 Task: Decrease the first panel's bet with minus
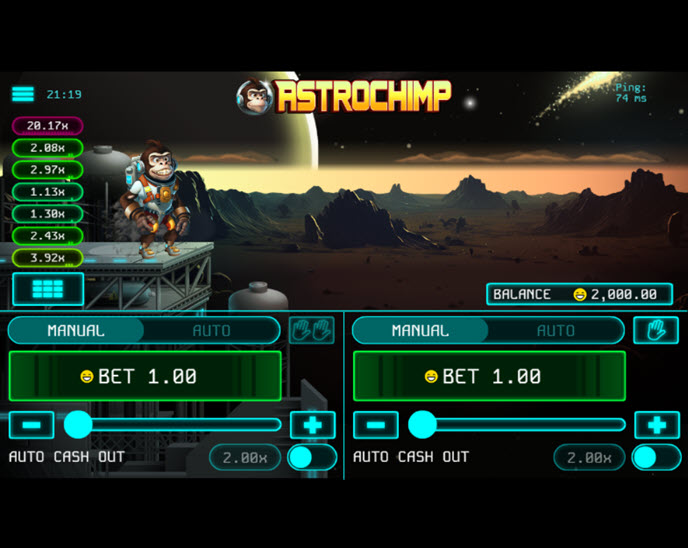(x=31, y=425)
